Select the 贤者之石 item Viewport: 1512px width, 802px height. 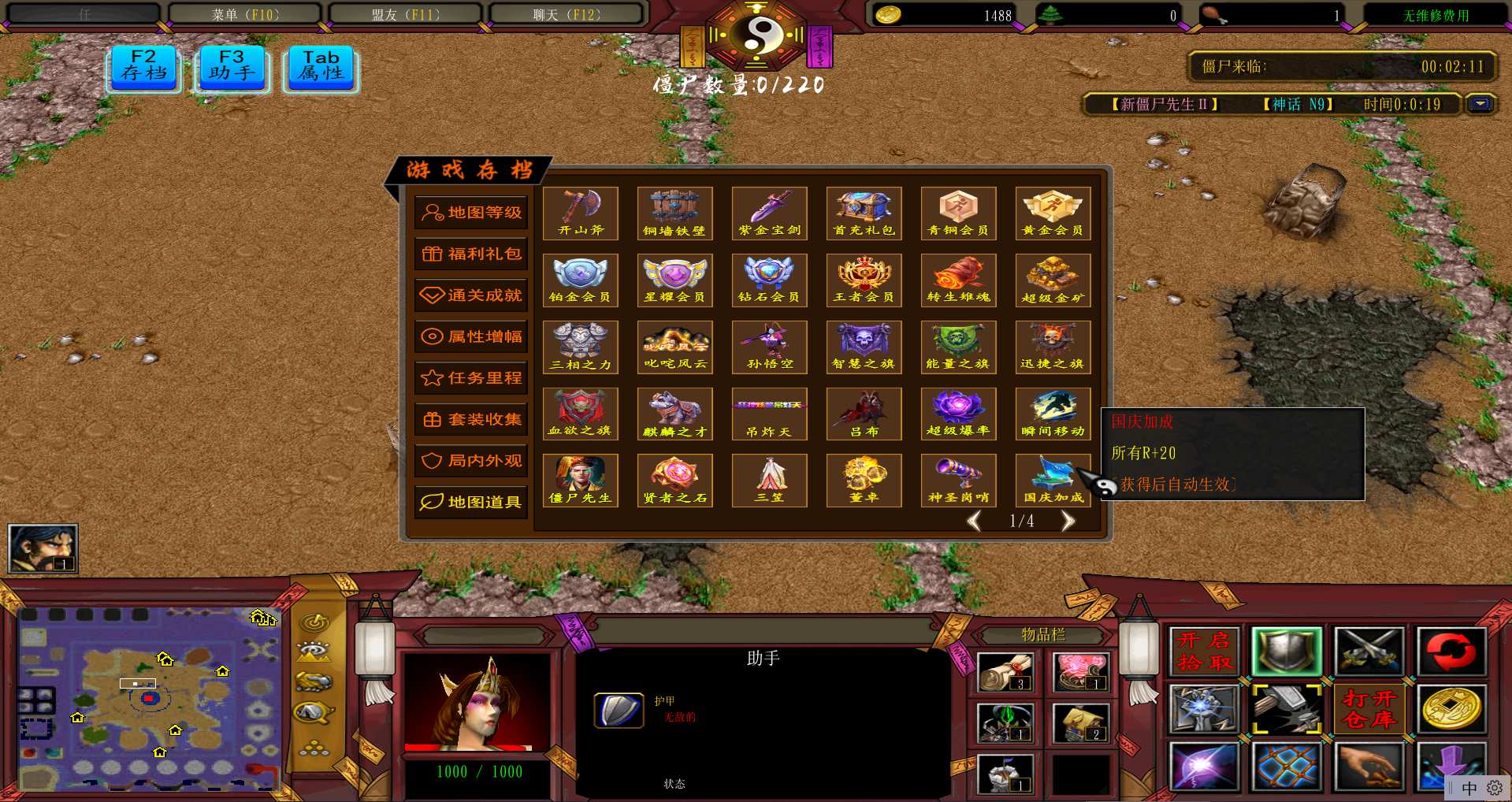pyautogui.click(x=675, y=480)
